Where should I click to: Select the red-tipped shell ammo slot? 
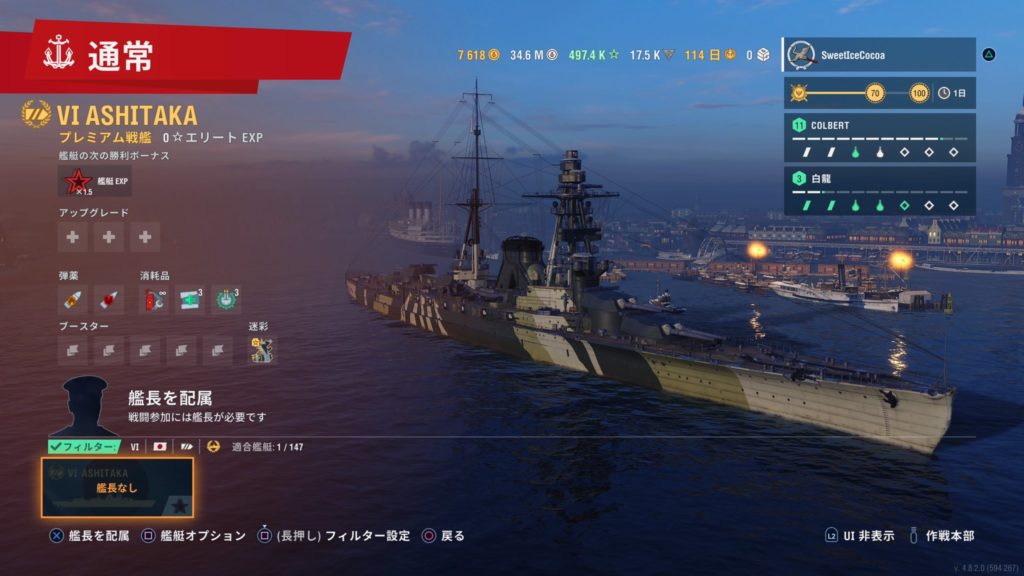click(109, 298)
